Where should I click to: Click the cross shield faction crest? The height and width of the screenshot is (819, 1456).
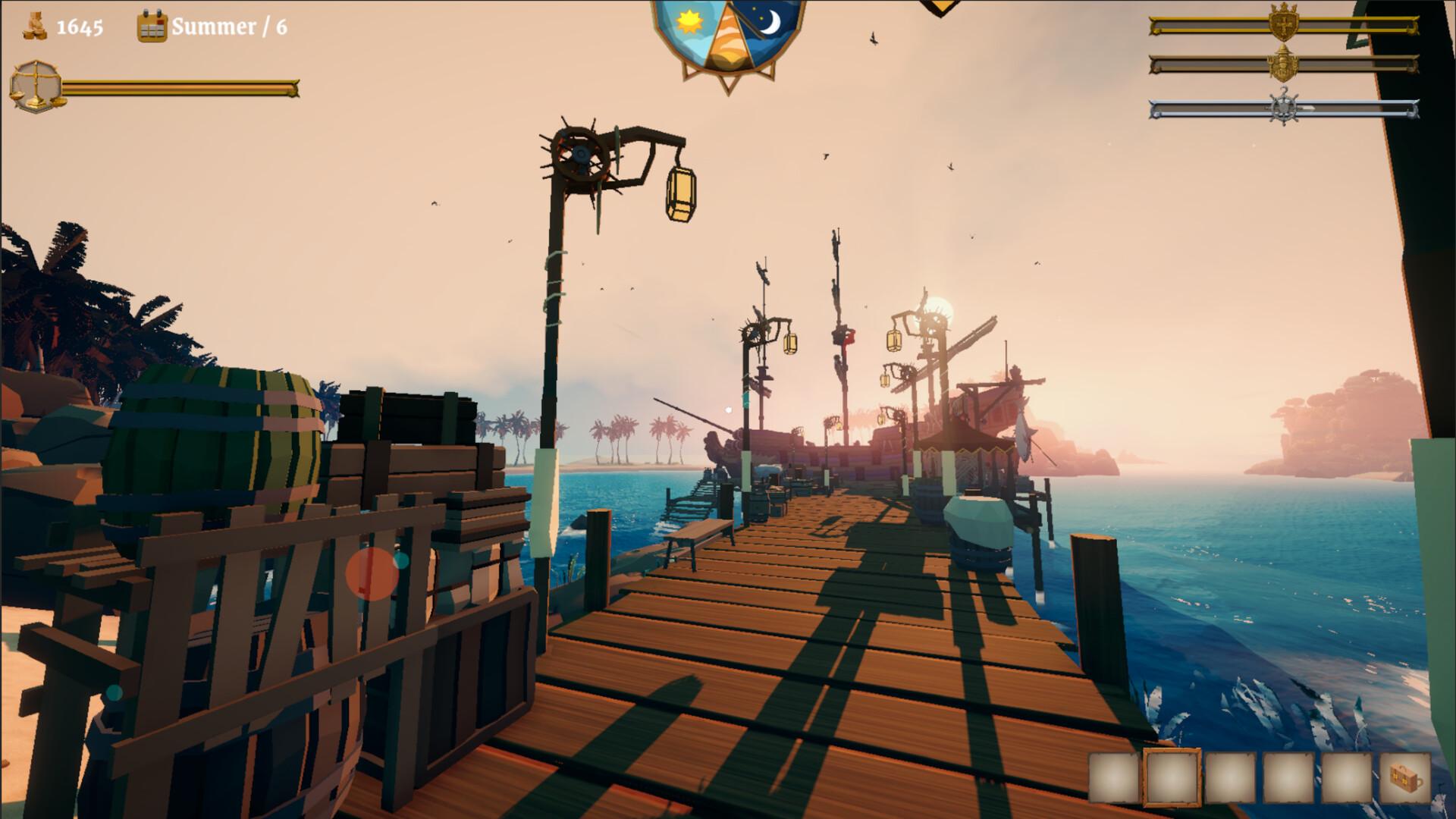pos(1284,23)
